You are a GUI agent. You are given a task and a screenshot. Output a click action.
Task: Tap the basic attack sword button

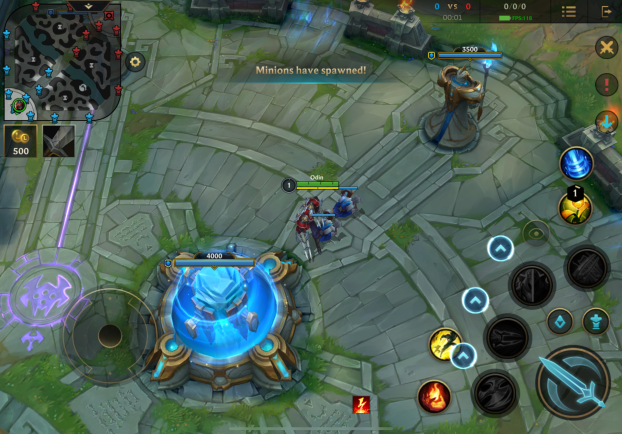pos(574,383)
